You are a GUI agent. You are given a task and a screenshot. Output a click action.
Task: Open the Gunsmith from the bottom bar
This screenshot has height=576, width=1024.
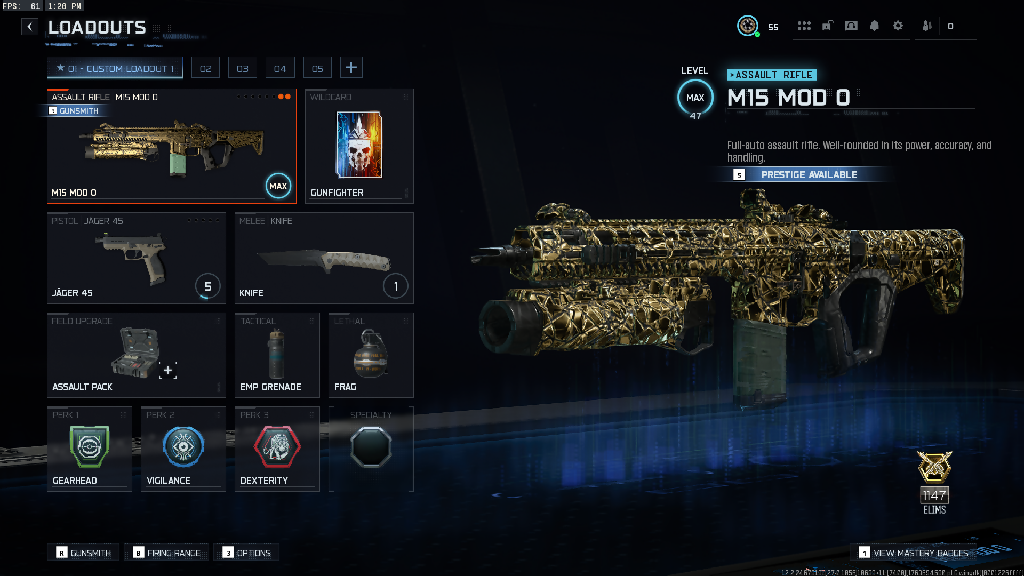tap(84, 552)
